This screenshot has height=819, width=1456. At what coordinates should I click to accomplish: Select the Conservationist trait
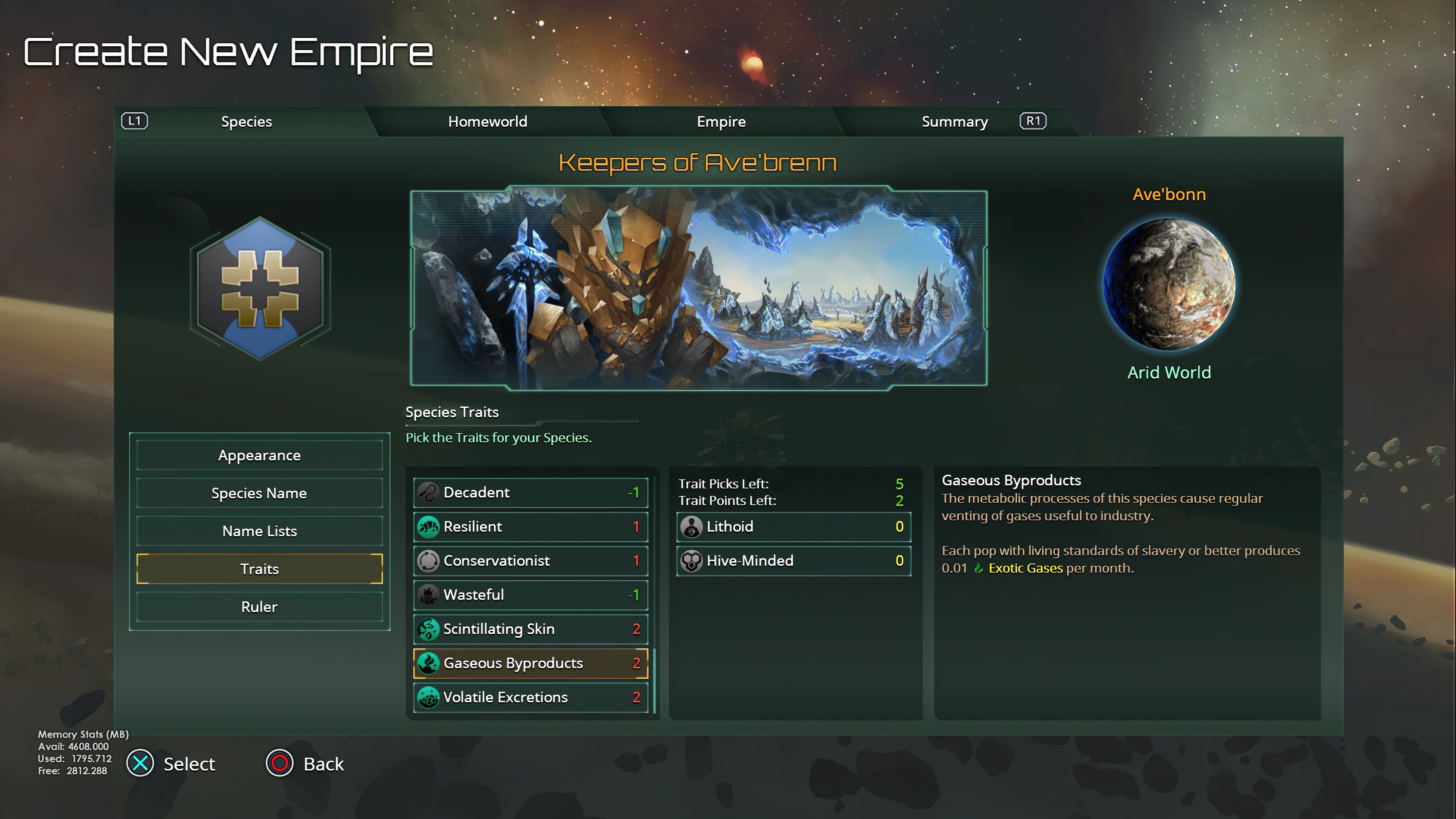530,561
